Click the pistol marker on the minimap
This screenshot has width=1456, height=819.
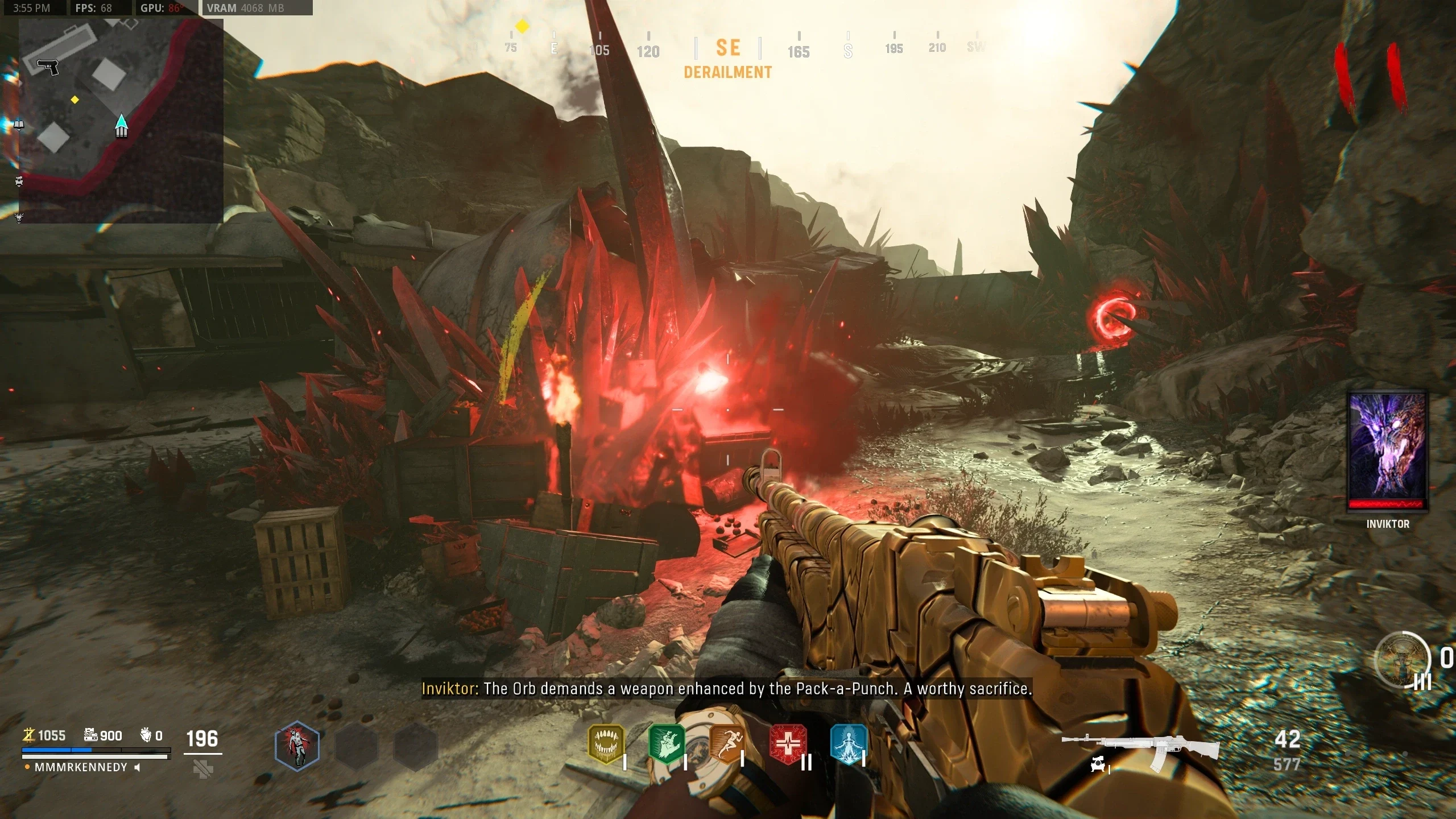tap(48, 66)
